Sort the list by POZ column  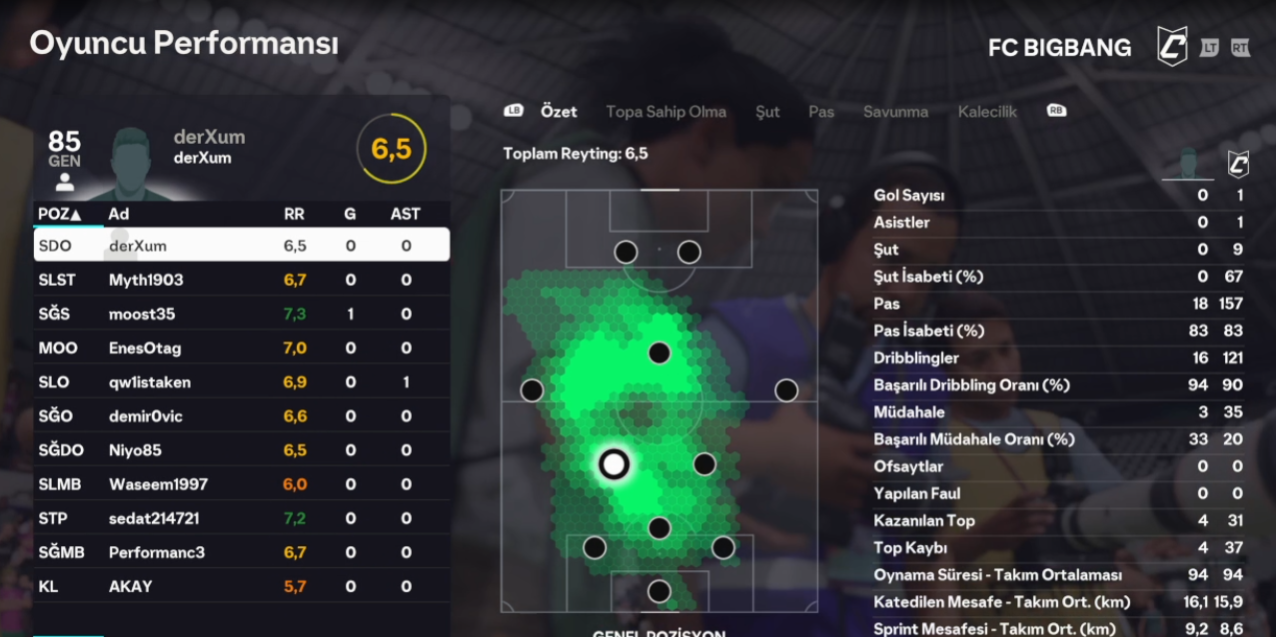[60, 214]
